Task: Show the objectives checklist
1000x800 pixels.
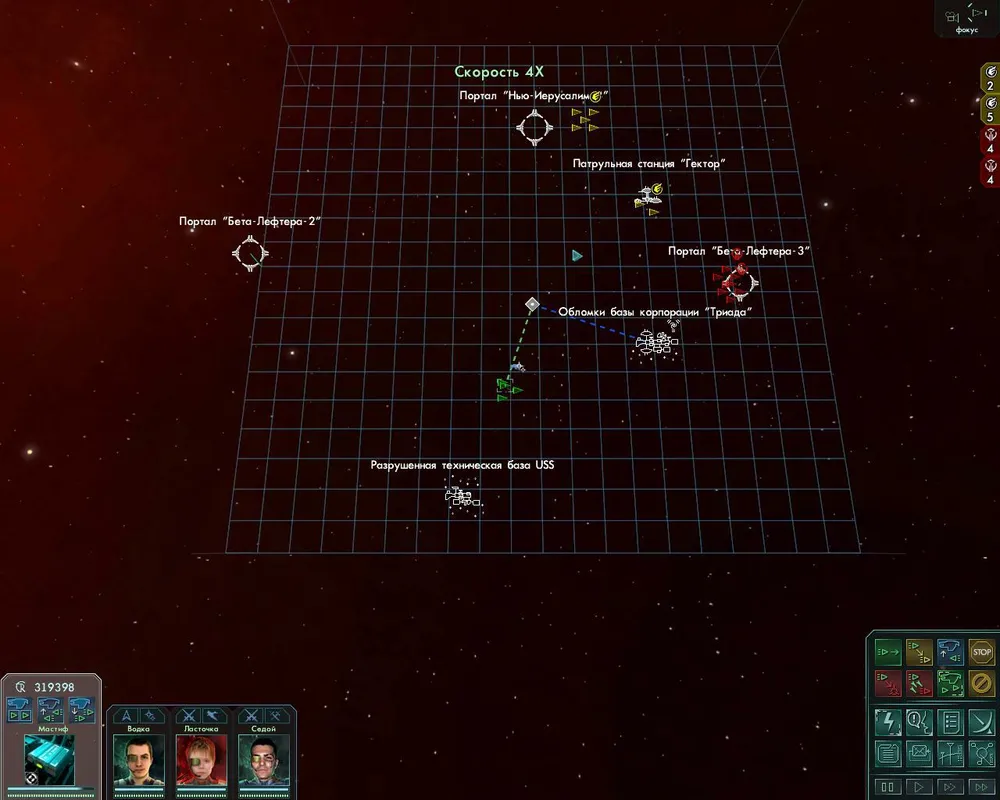Action: pyautogui.click(x=950, y=722)
